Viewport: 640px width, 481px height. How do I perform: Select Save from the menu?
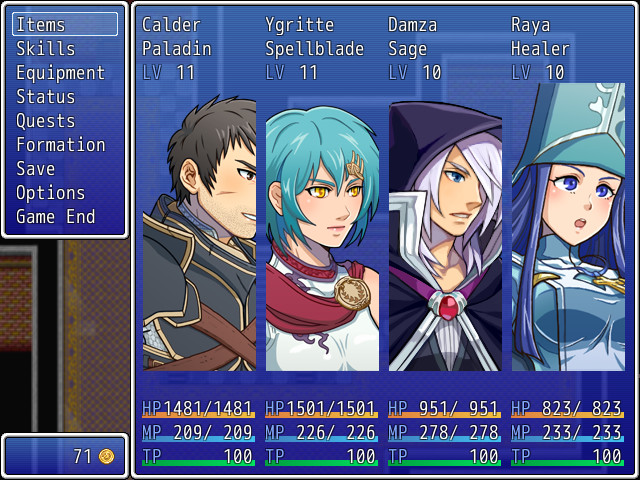[x=64, y=169]
